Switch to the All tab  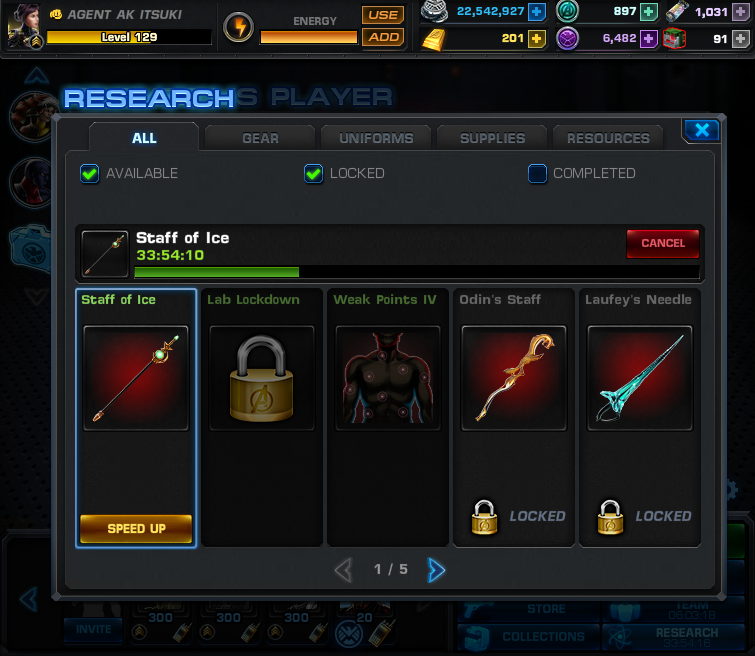[144, 138]
